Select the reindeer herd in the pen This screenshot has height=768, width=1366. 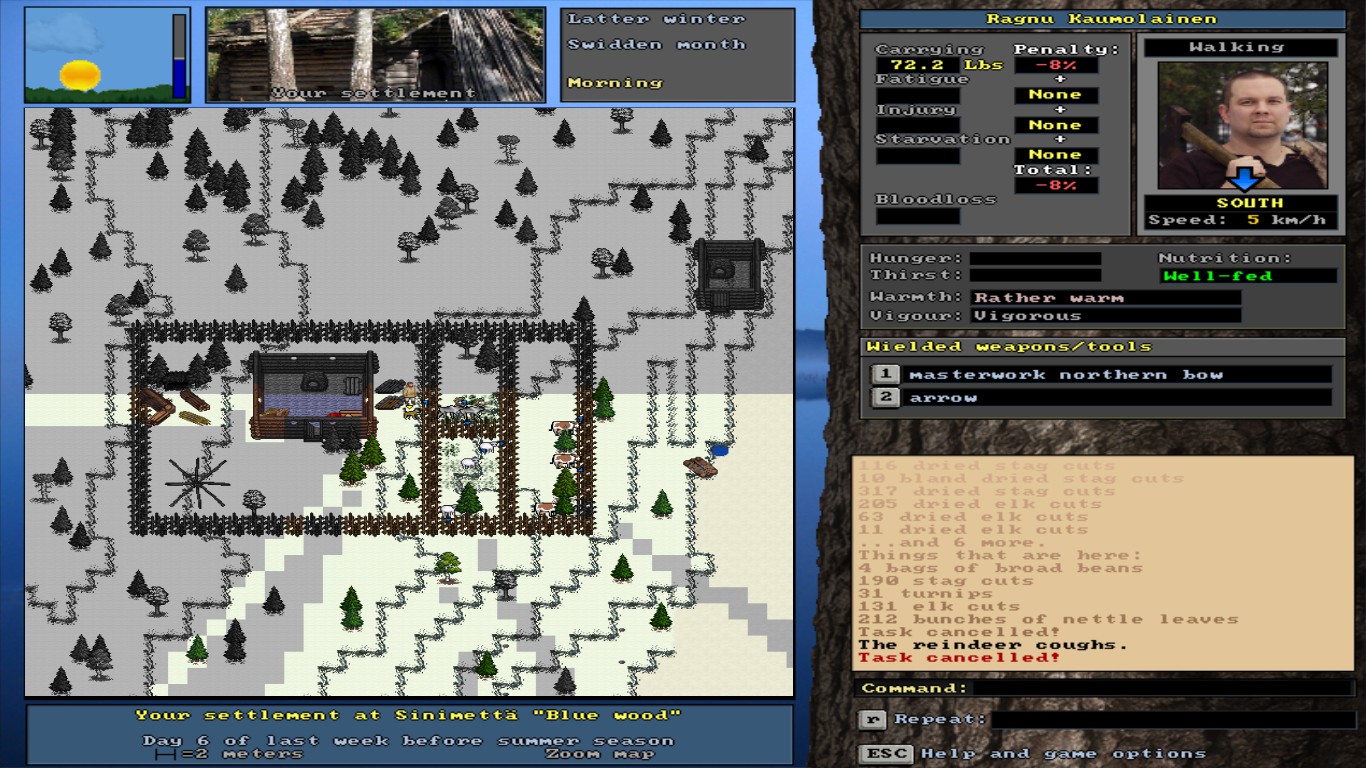tap(460, 409)
